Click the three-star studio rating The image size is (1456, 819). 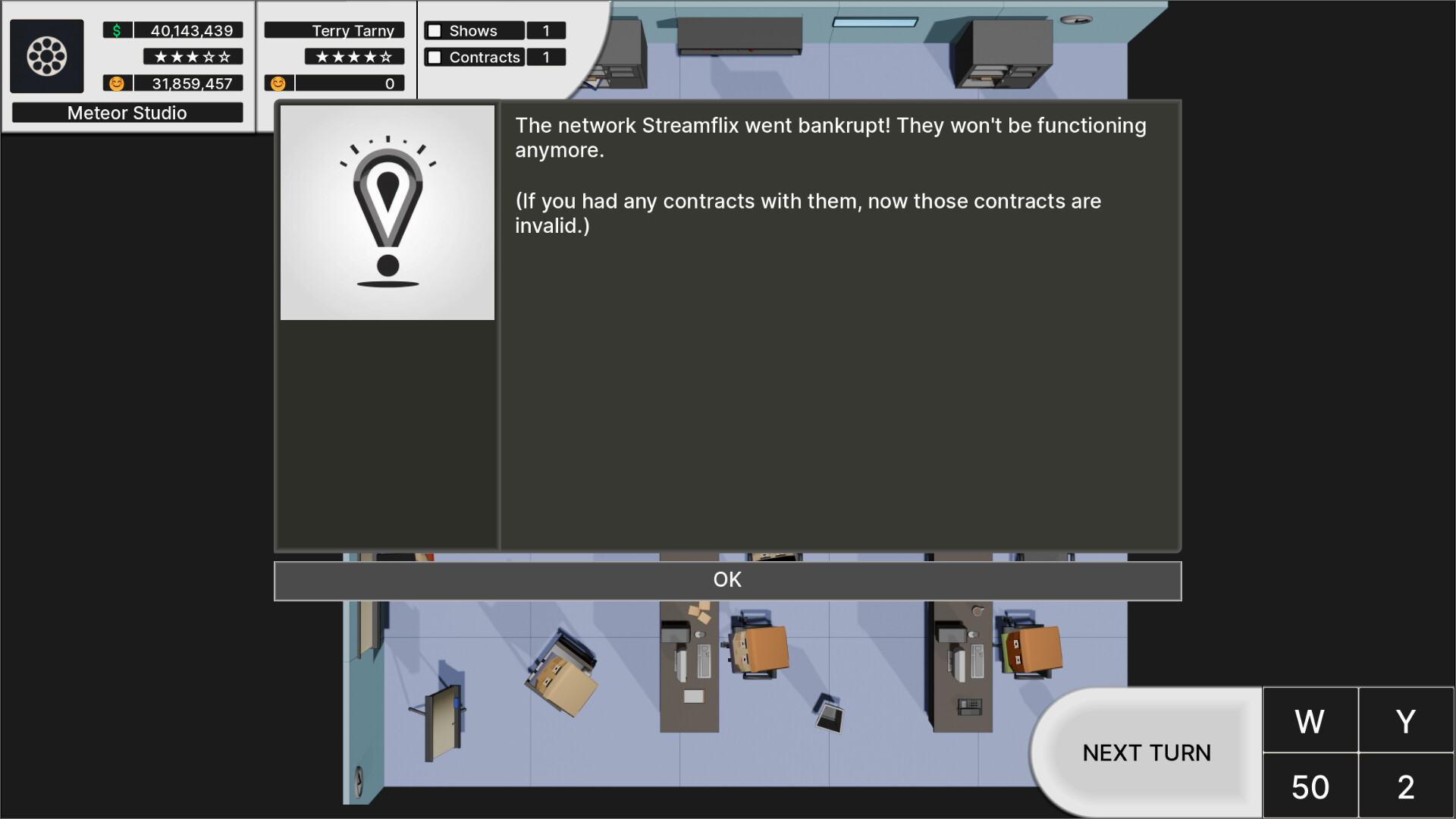pos(192,56)
